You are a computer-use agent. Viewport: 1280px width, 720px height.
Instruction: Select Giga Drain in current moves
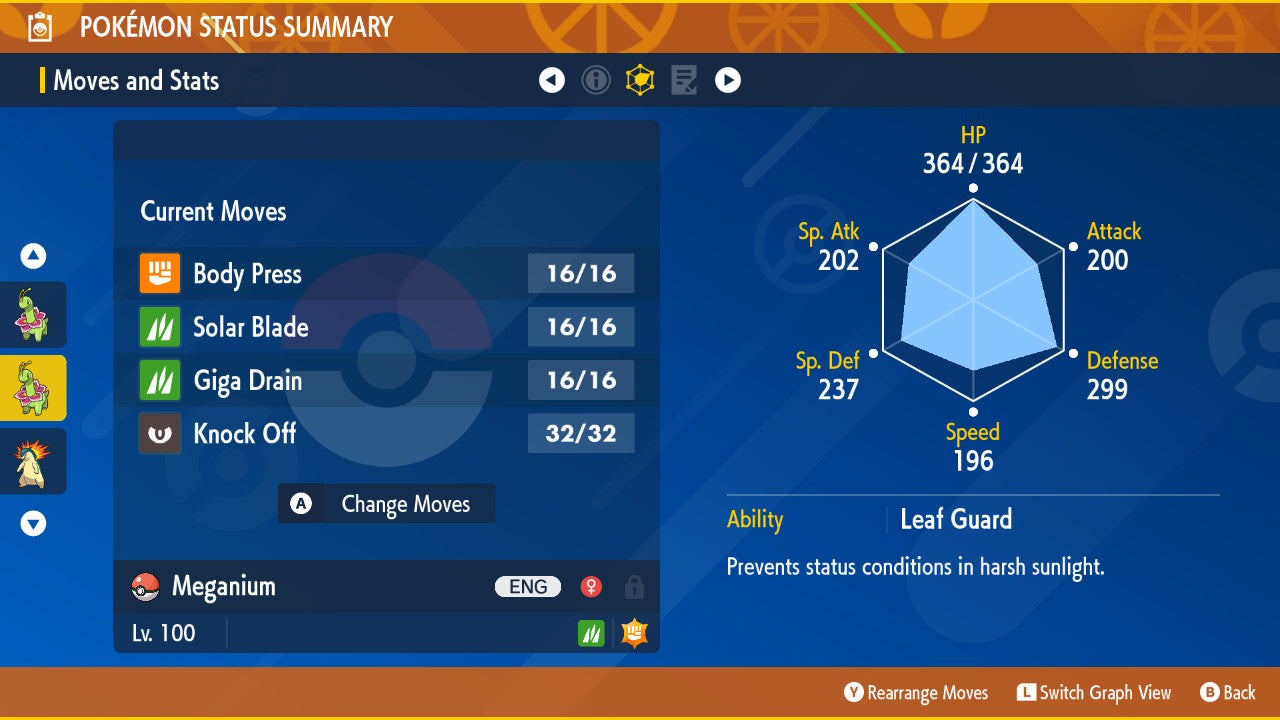click(x=386, y=380)
